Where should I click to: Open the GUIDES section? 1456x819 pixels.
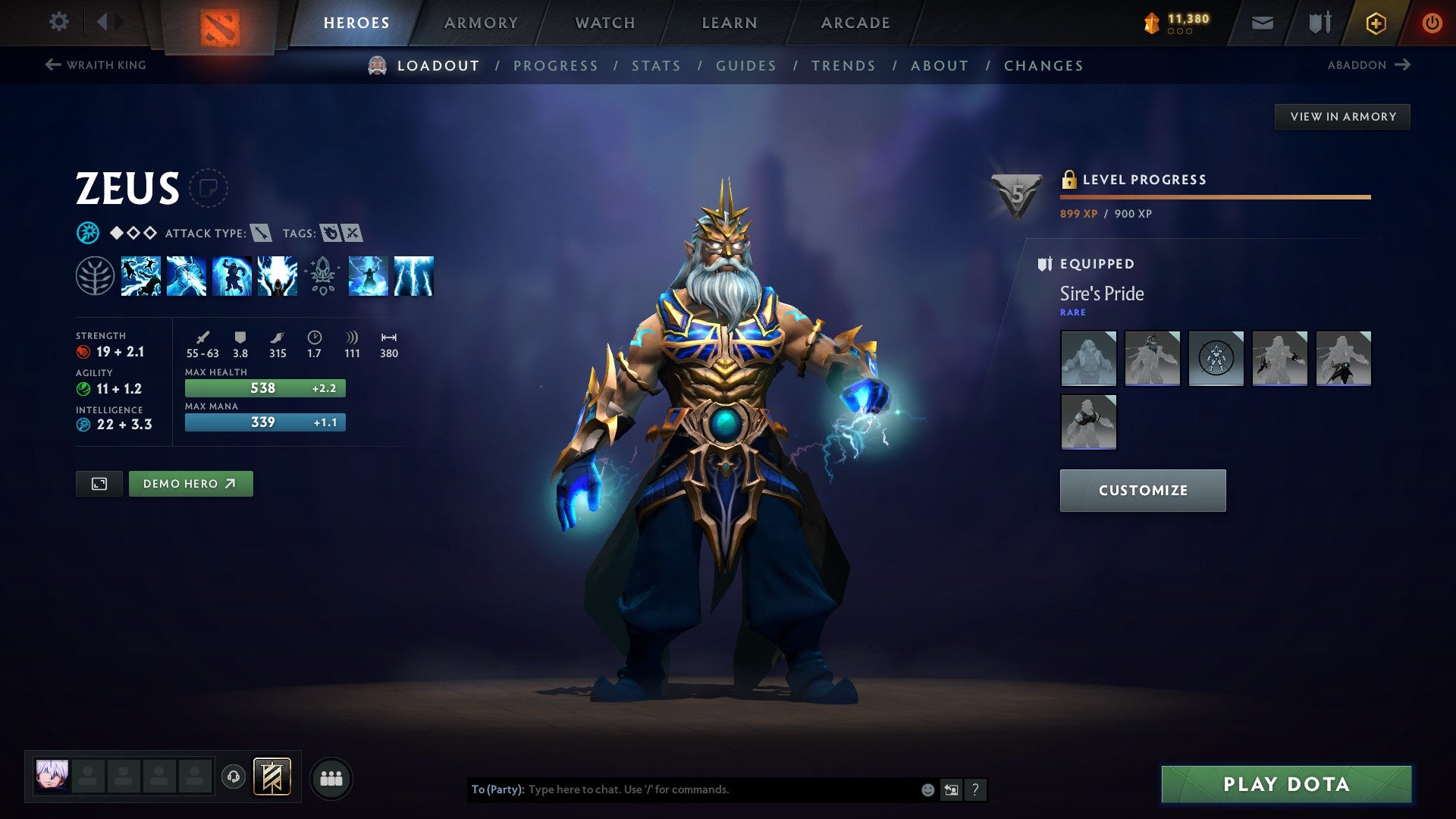coord(745,66)
